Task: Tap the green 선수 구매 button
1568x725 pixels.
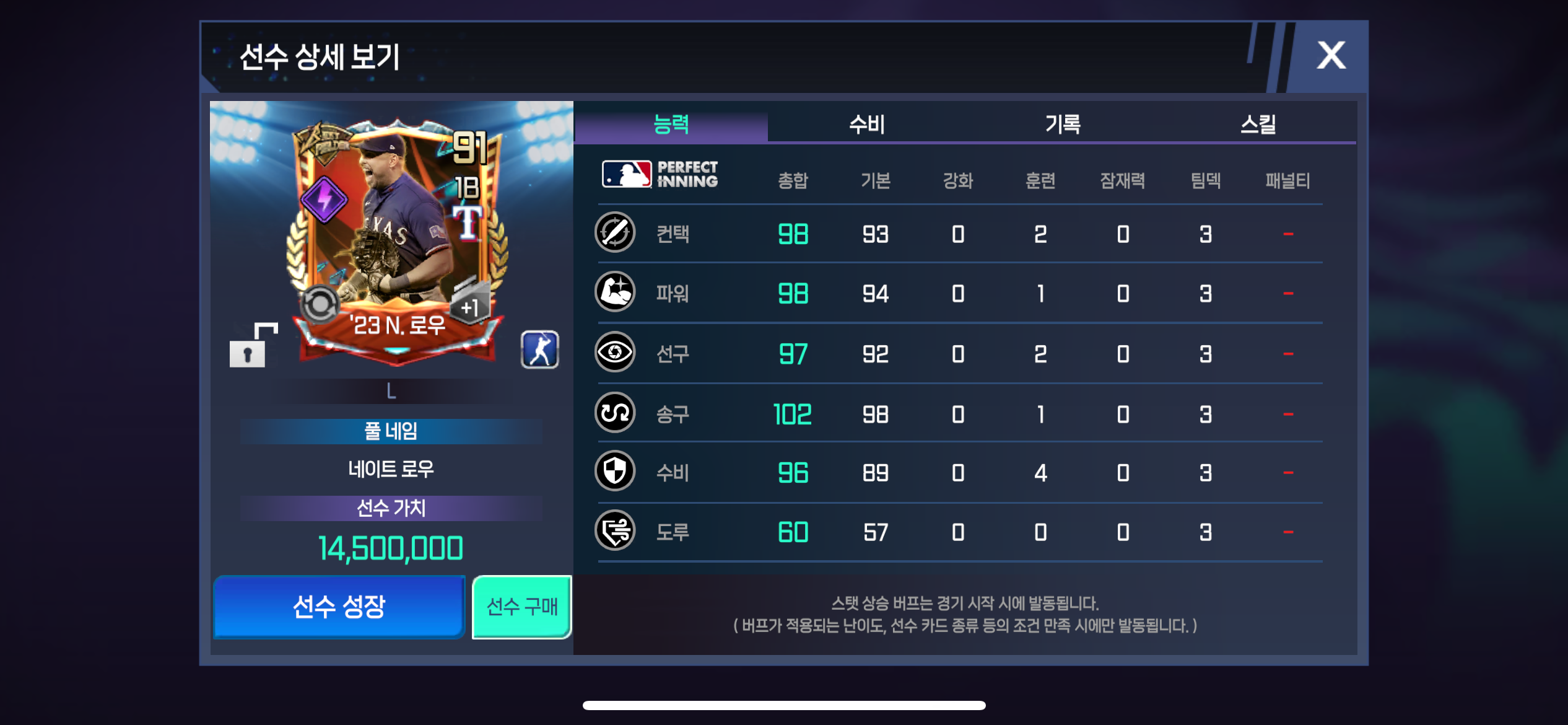Action: (x=521, y=607)
